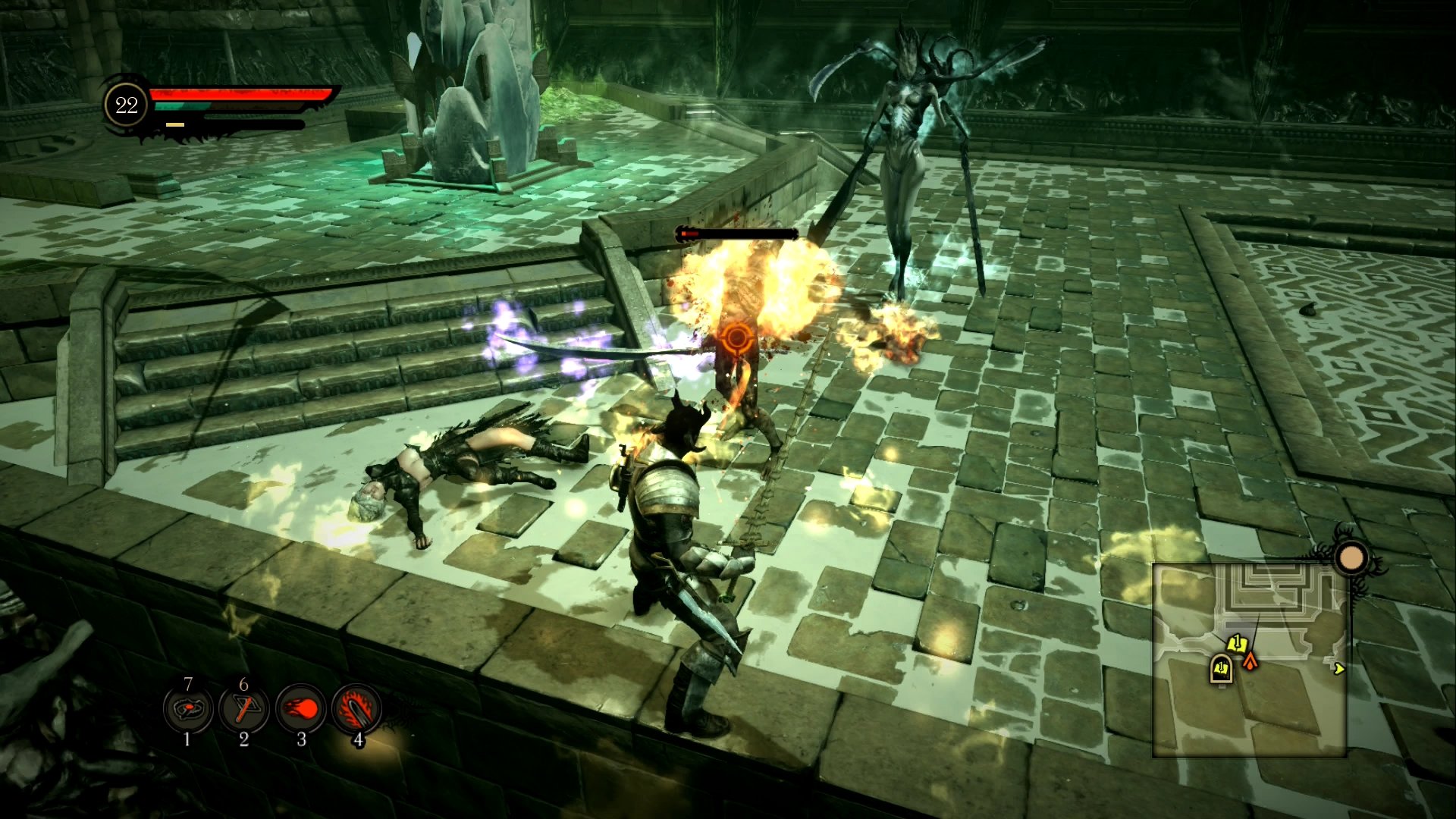Click the level 22 character badge
Image resolution: width=1456 pixels, height=819 pixels.
pyautogui.click(x=126, y=105)
